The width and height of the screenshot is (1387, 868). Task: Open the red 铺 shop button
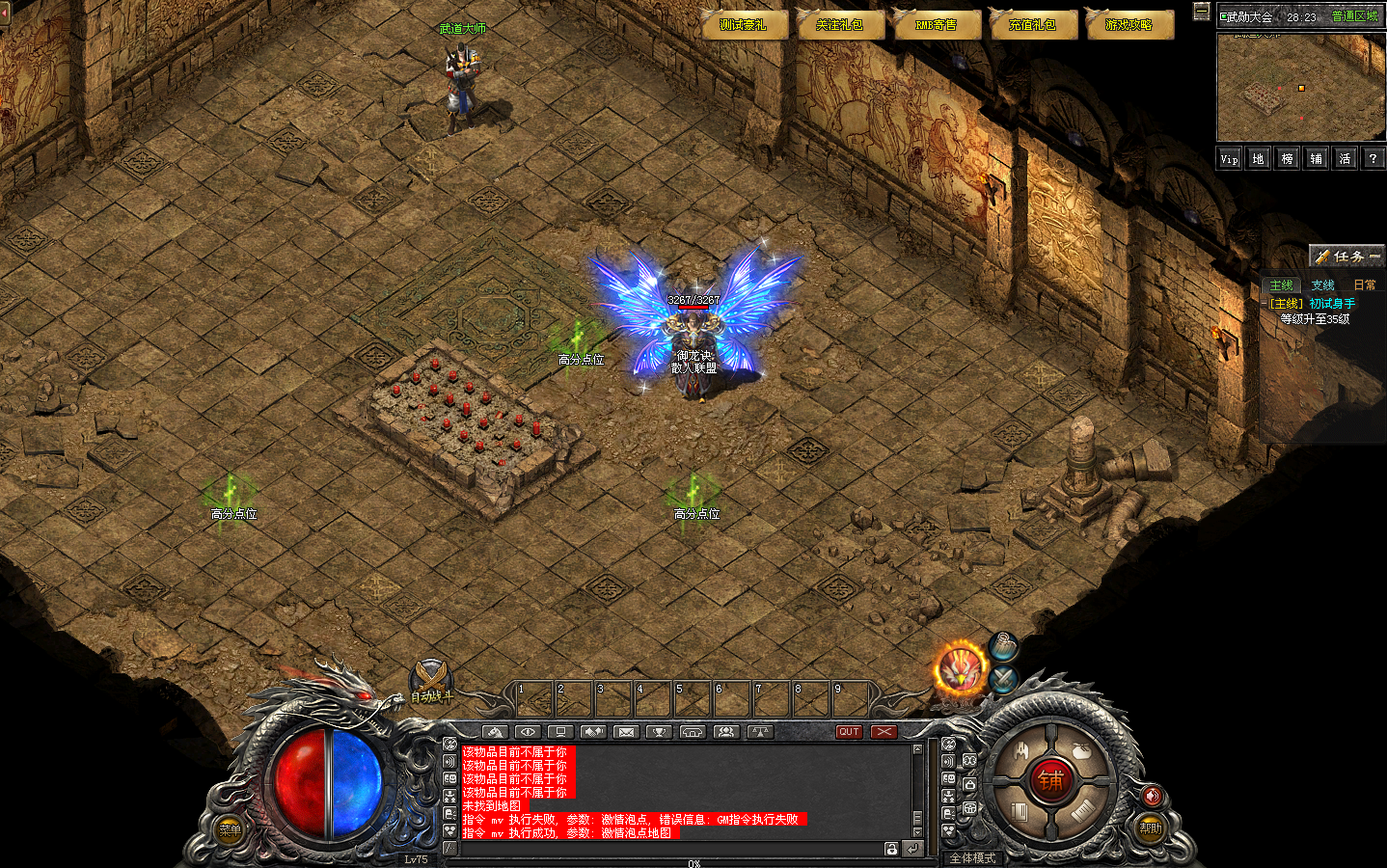pos(1050,780)
